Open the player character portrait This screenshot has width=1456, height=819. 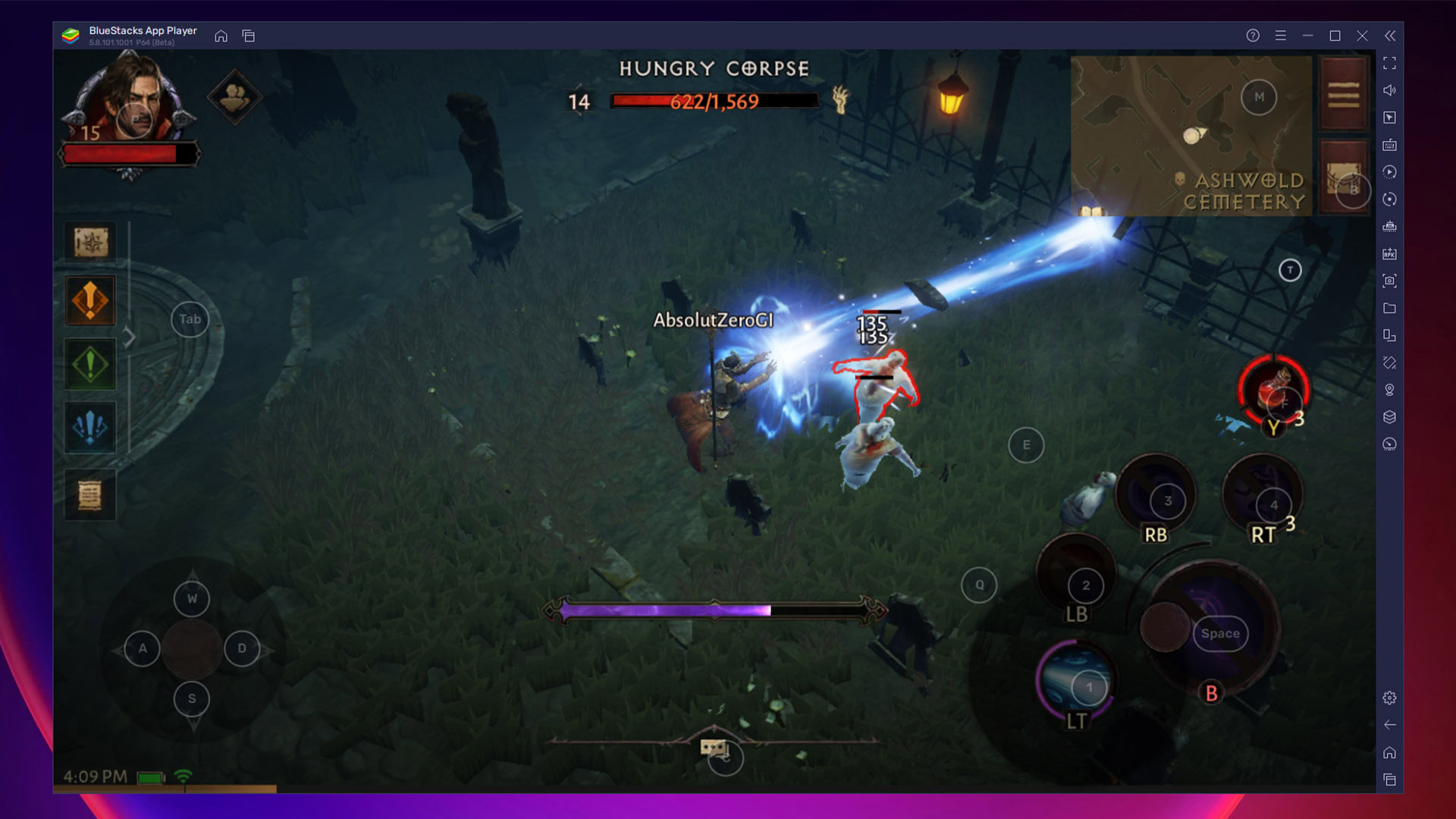(130, 99)
